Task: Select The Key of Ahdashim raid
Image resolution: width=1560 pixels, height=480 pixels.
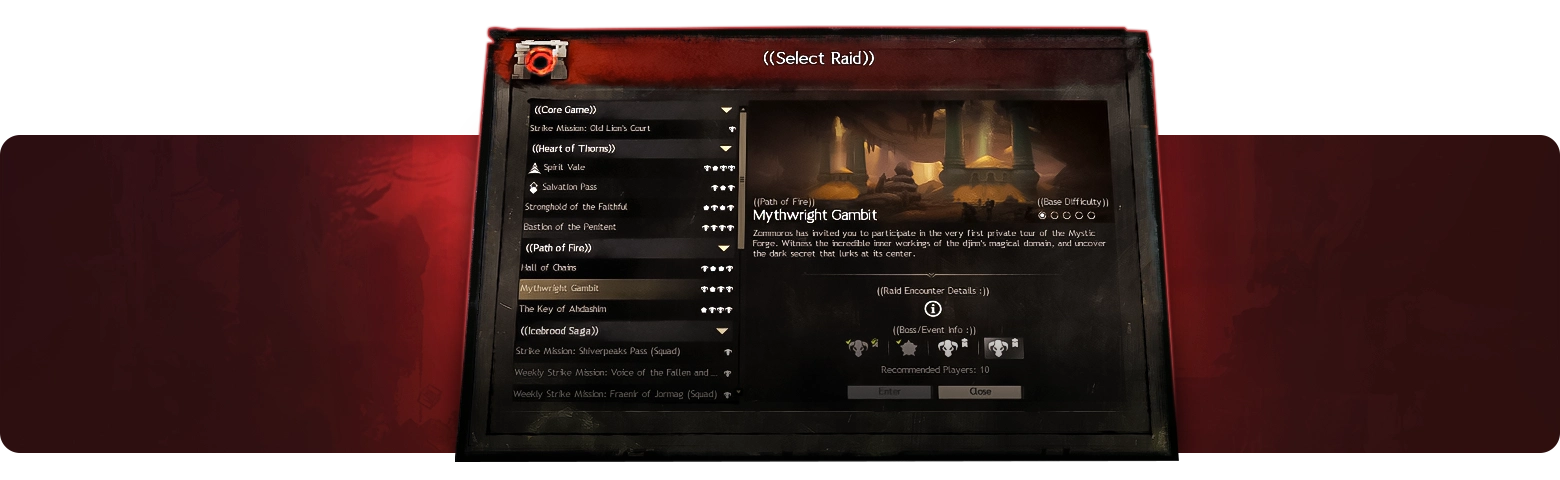Action: [563, 310]
